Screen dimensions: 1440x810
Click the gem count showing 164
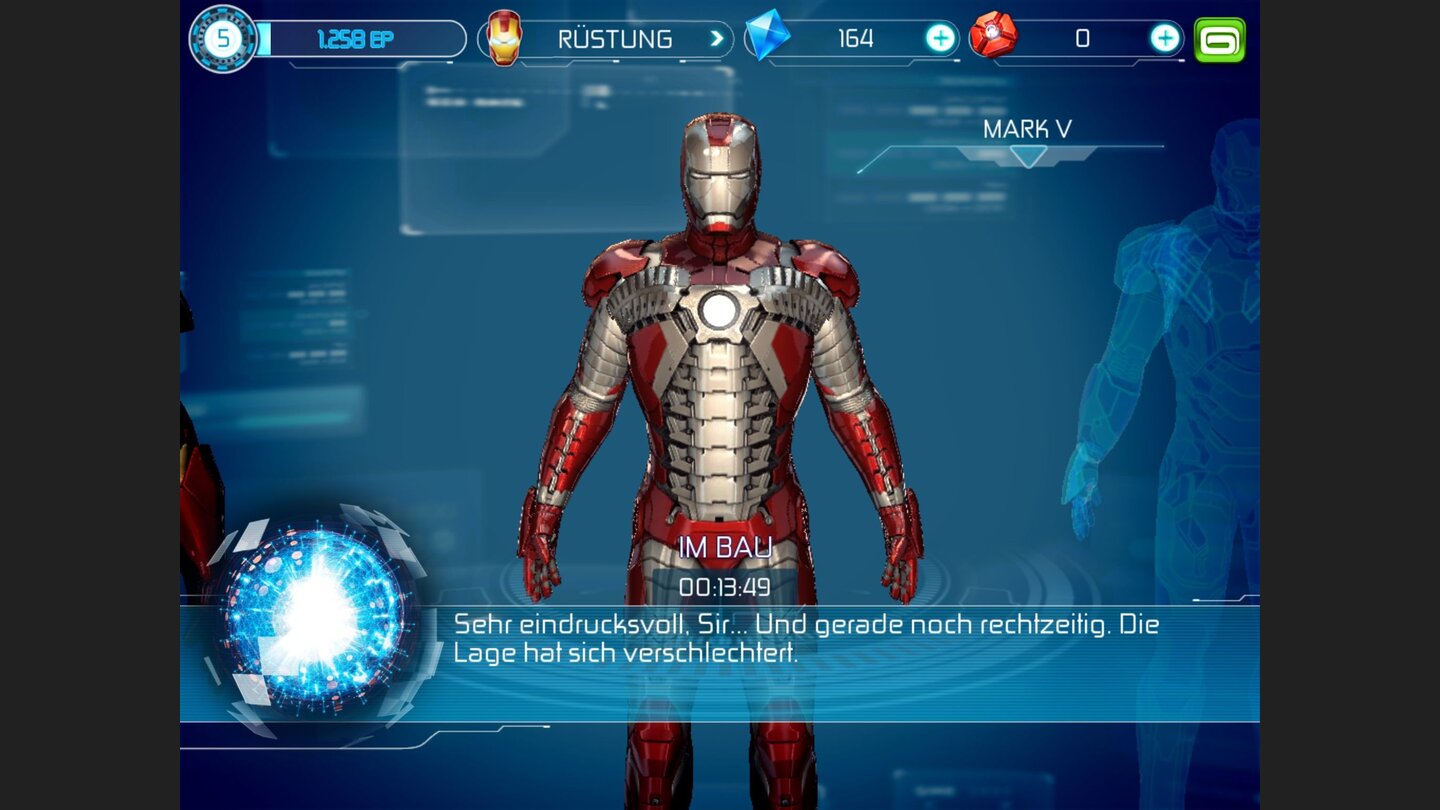coord(857,38)
